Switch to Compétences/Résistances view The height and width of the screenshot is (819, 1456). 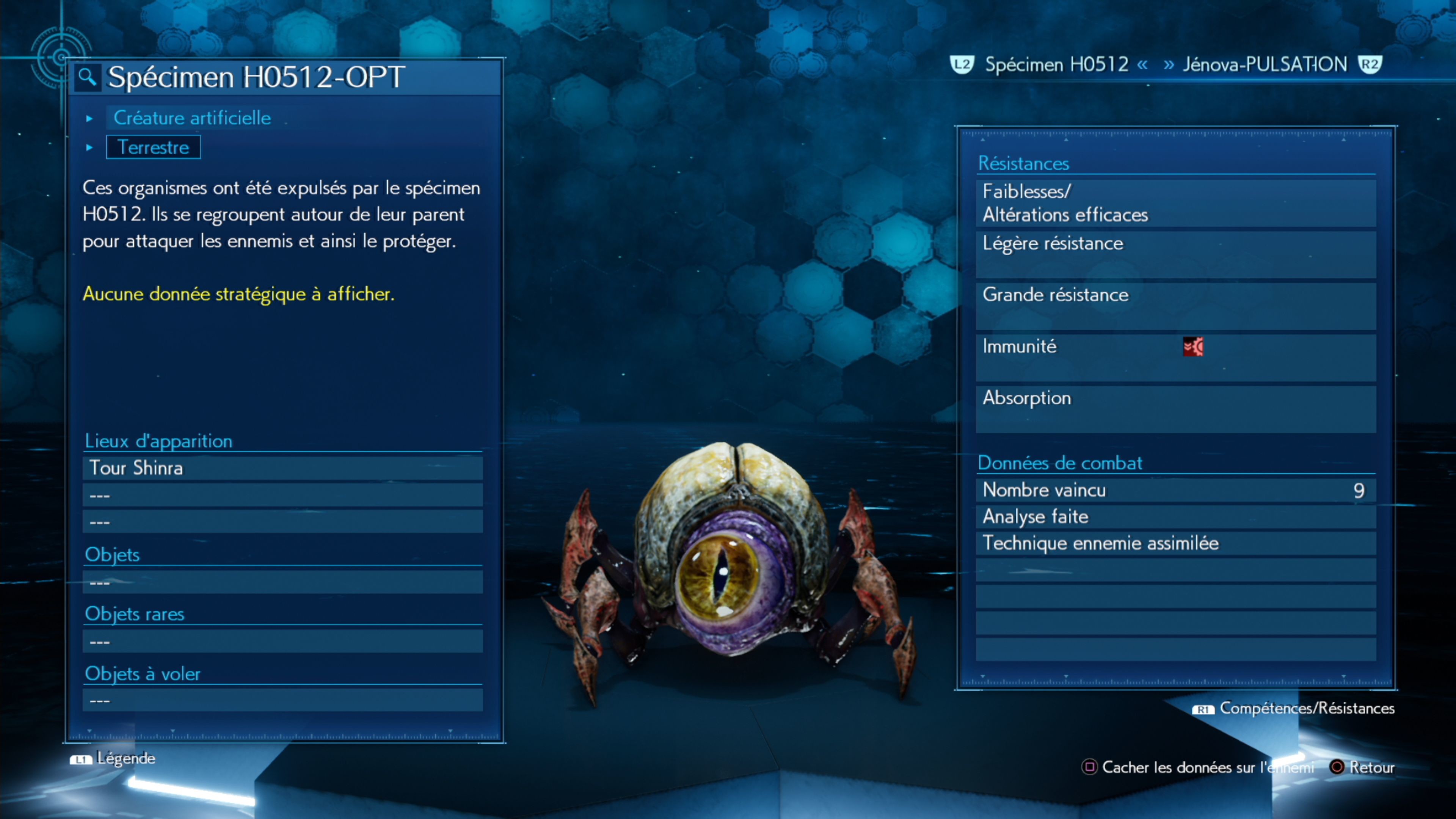point(1294,709)
